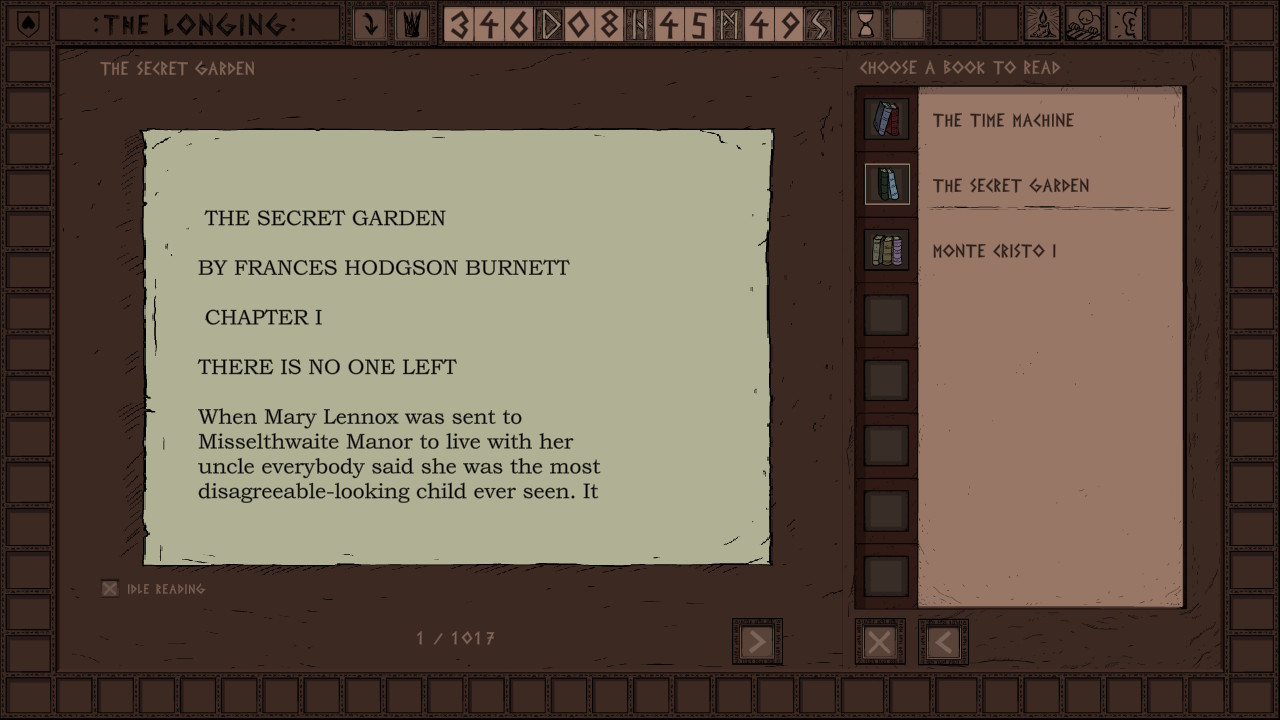Image resolution: width=1280 pixels, height=720 pixels.
Task: Go back with the left arrow button
Action: pyautogui.click(x=943, y=642)
